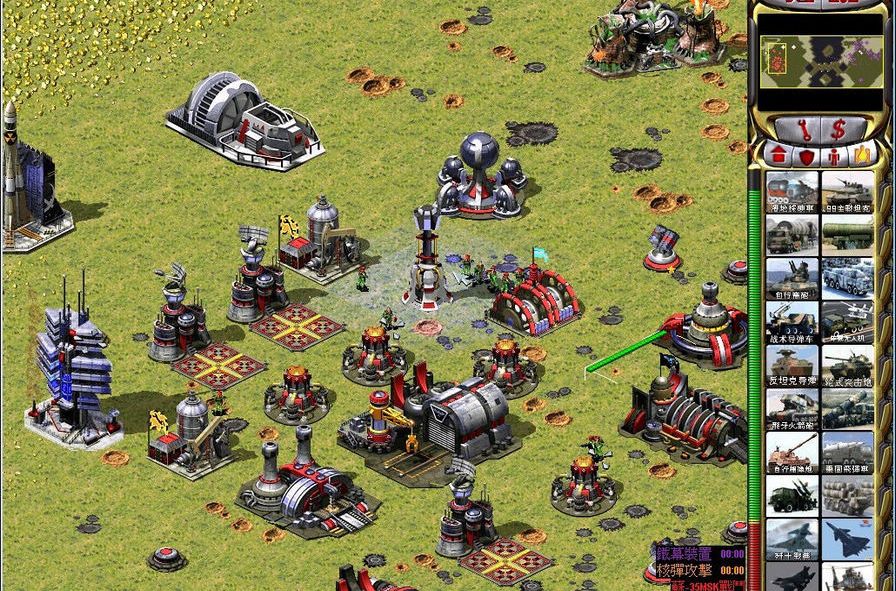Viewport: 896px width, 591px height.
Task: Queue the Type 99 main battle tank
Action: [x=848, y=191]
